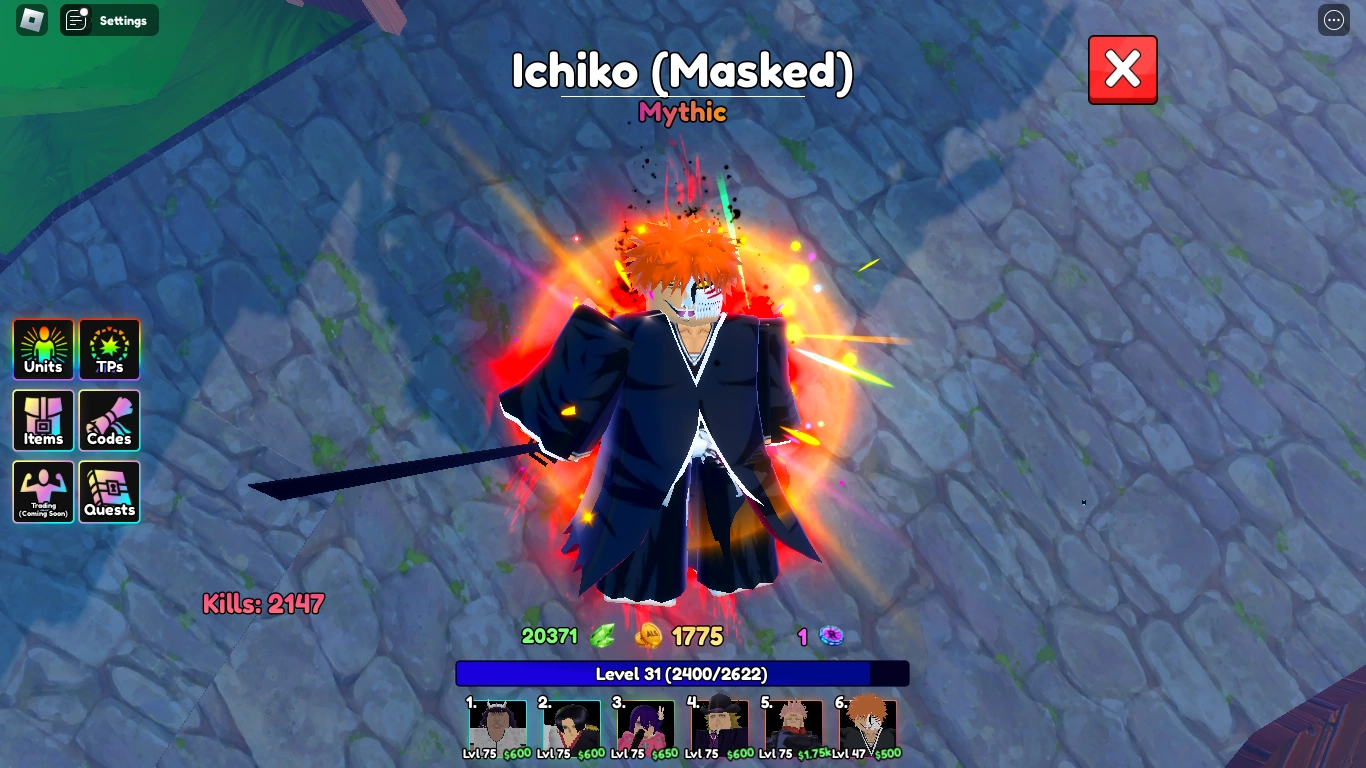Open the Quests menu

click(x=109, y=492)
